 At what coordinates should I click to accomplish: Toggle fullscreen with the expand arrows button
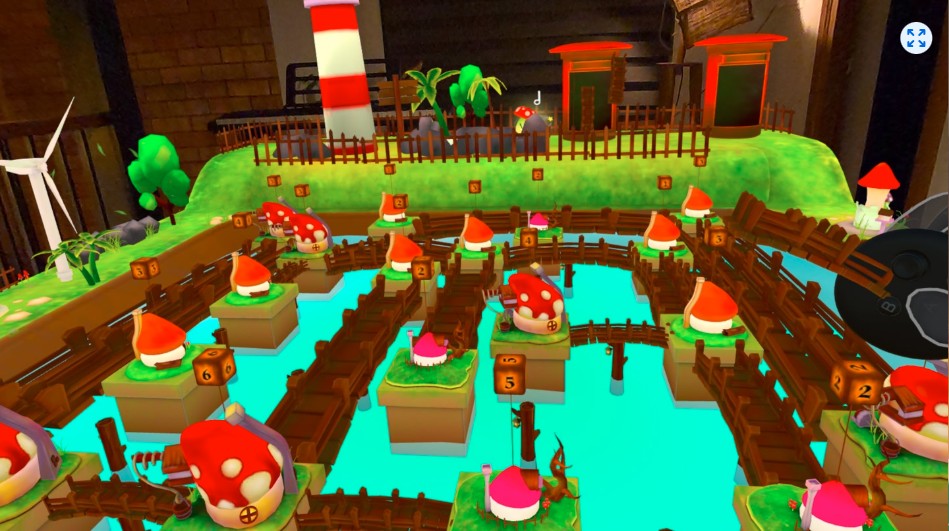[915, 38]
